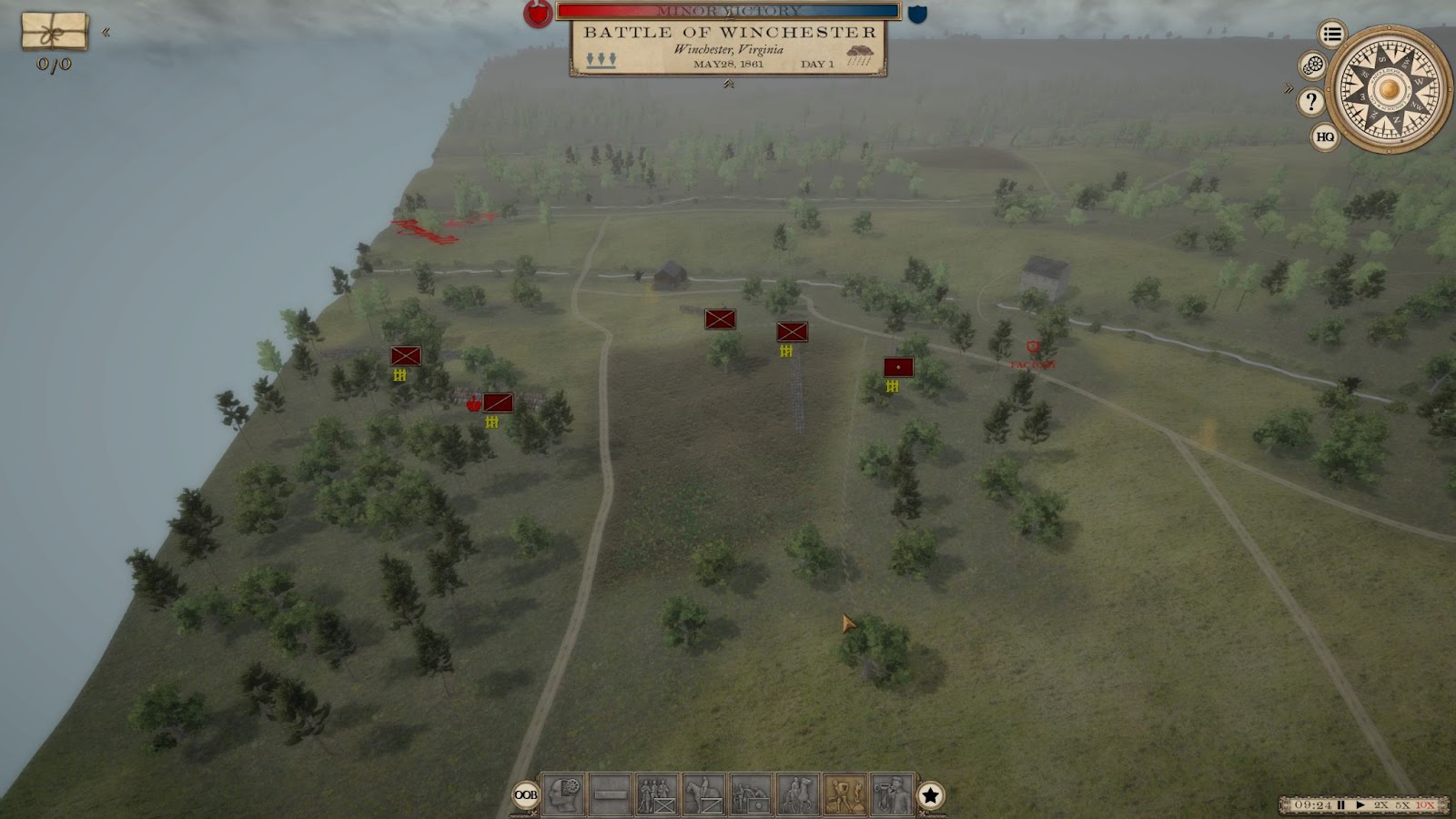Select the artillery cannon toolbar button
The width and height of the screenshot is (1456, 819).
pos(751,794)
